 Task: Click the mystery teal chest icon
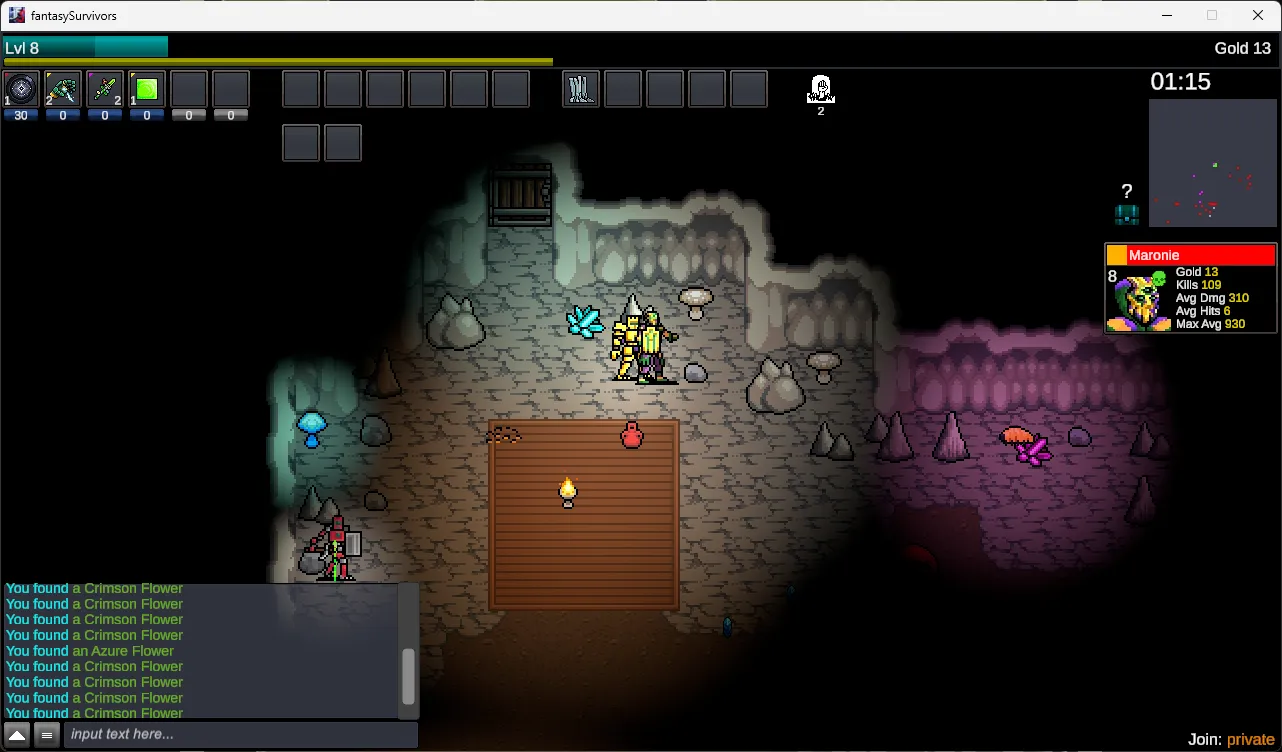(1127, 213)
